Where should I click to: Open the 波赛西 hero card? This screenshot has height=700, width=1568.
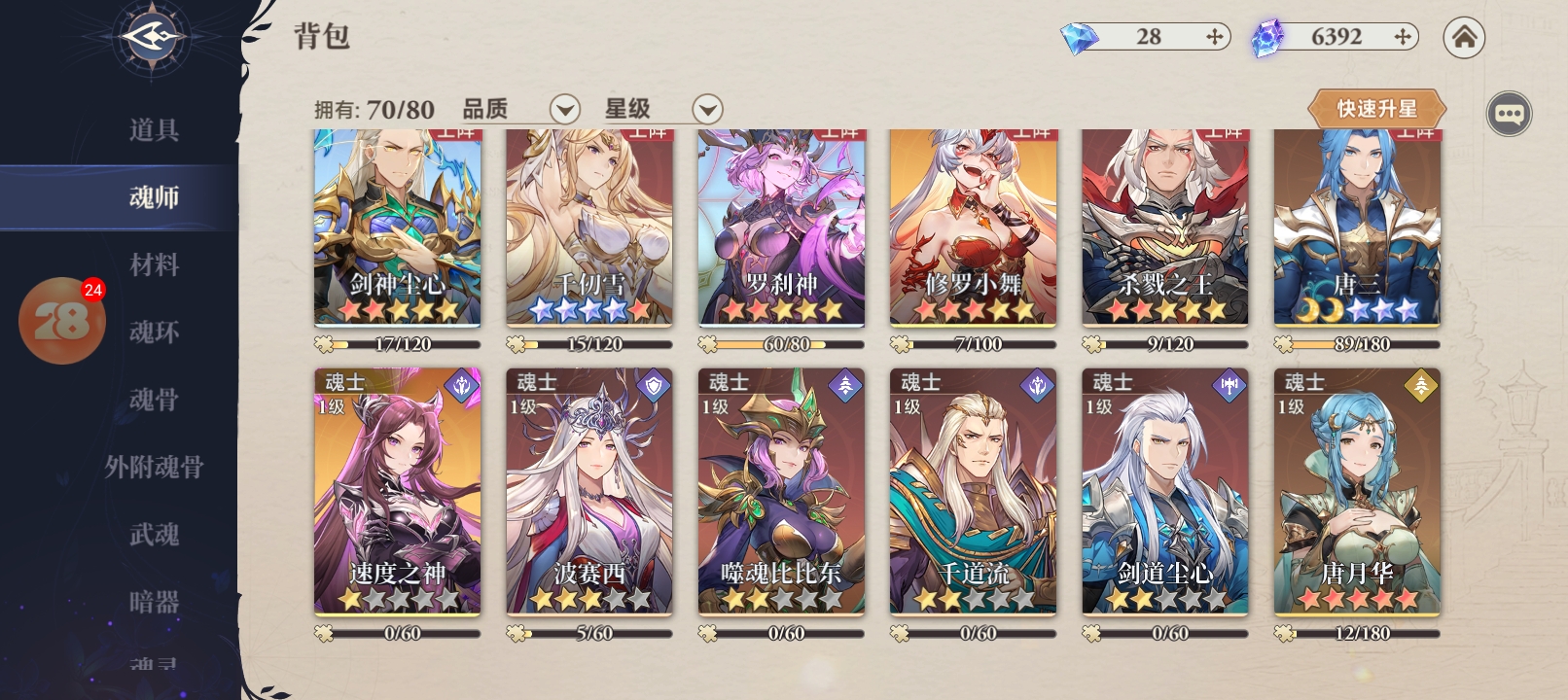[x=588, y=491]
